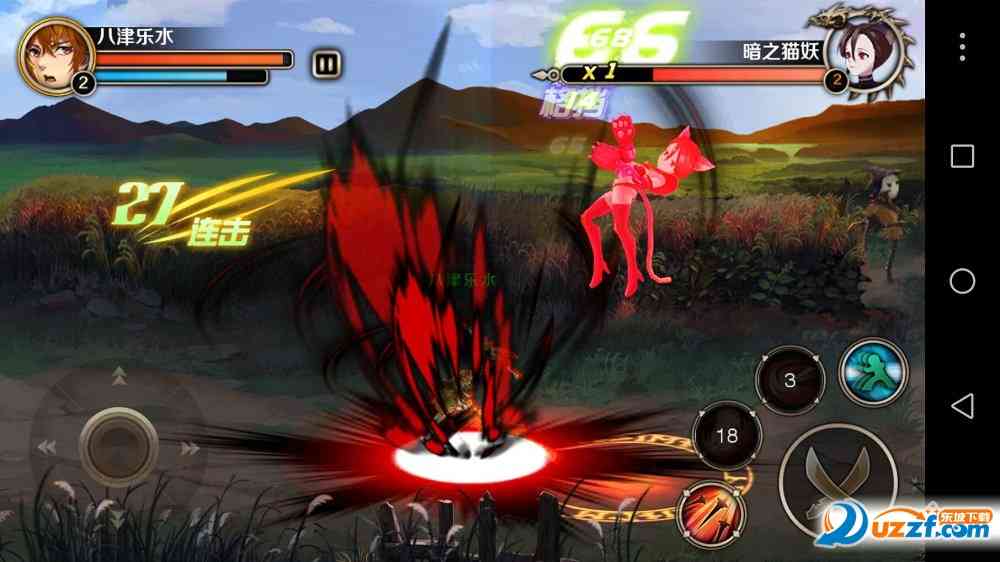1000x562 pixels.
Task: Tap the Android back triangle button
Action: tap(962, 405)
